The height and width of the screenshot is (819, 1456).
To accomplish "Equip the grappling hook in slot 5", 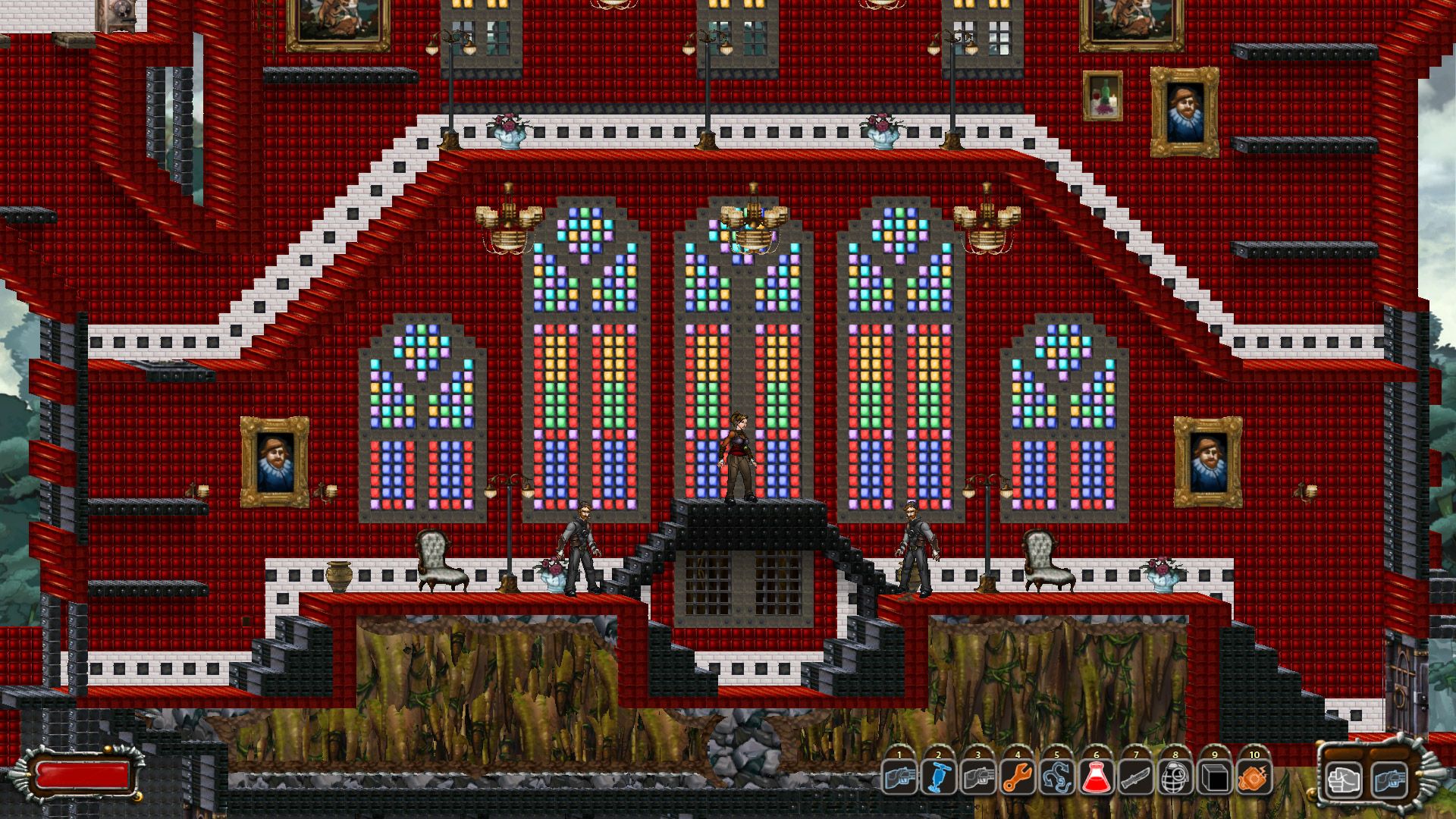I will pyautogui.click(x=1057, y=777).
